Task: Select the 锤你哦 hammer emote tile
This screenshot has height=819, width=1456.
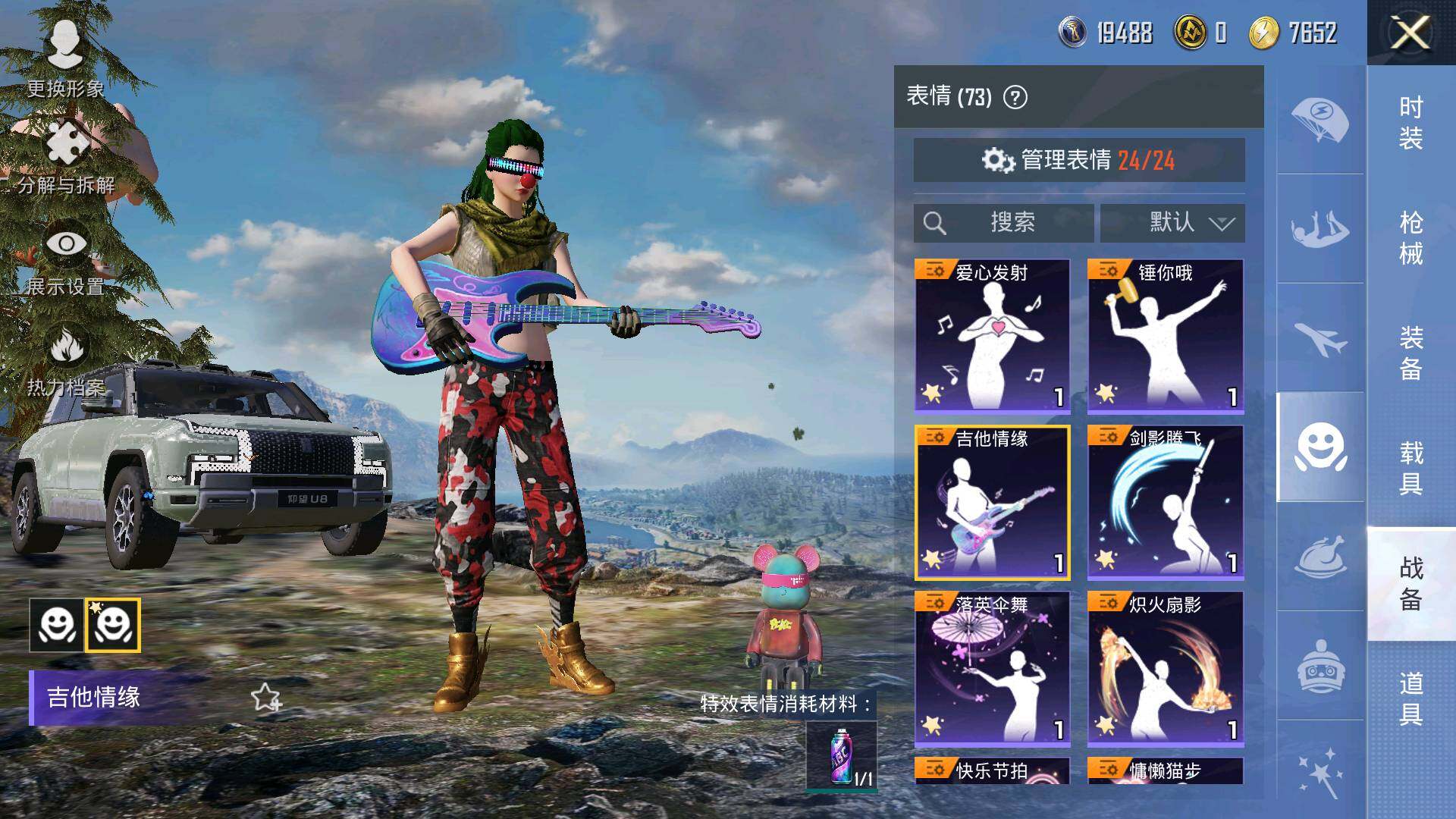Action: [x=1165, y=336]
